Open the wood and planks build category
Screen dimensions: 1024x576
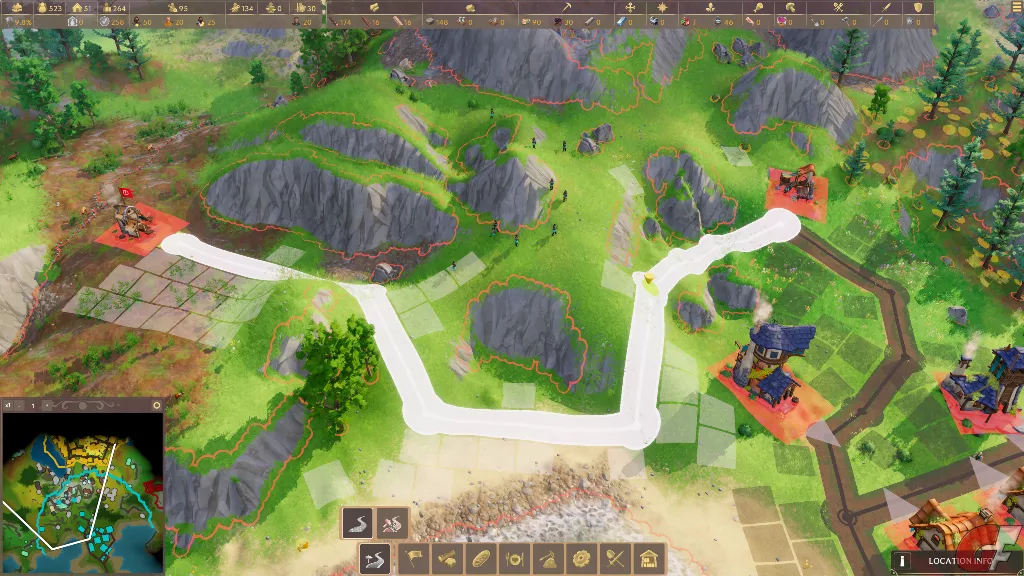click(x=447, y=558)
